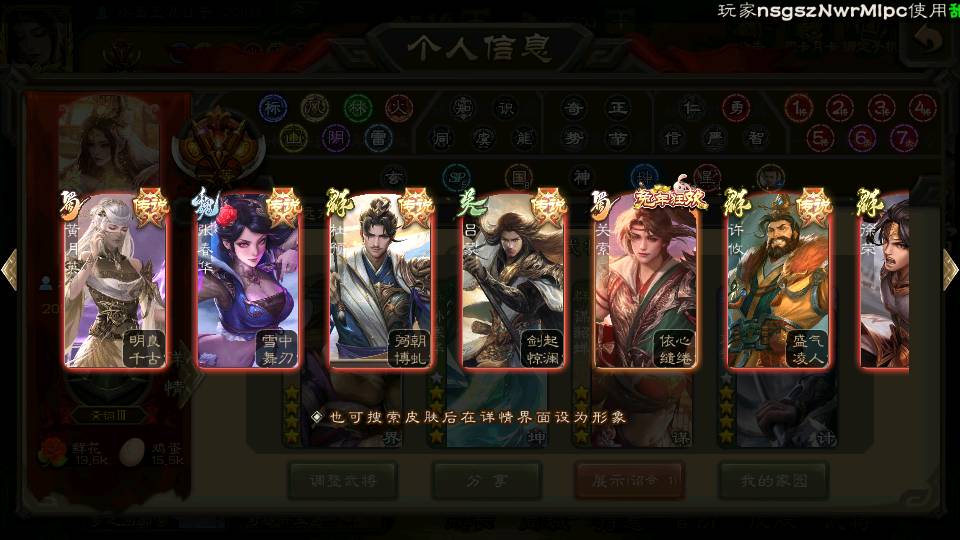Screen dimensions: 960x540
Task: Show previous skins with the left arrow
Action: pos(10,270)
